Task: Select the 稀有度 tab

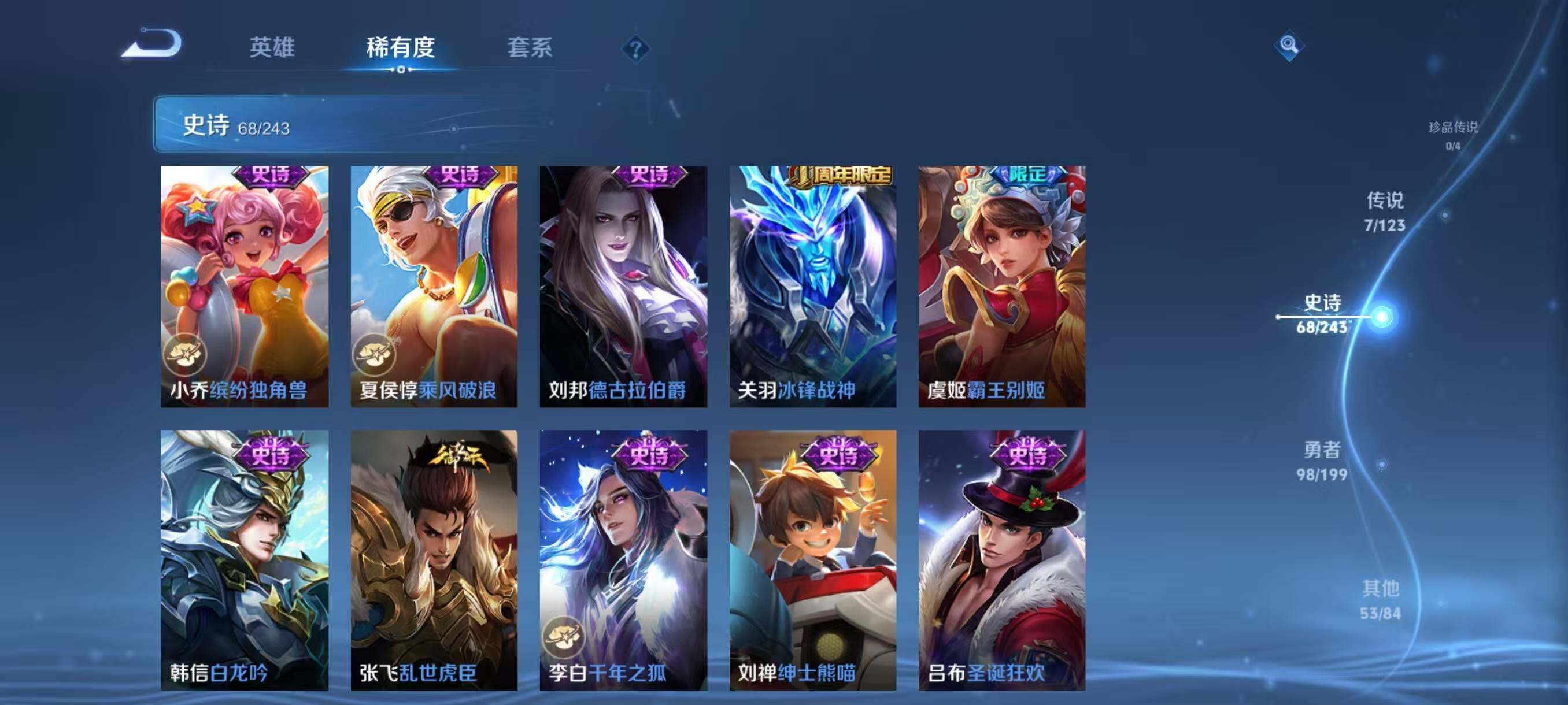Action: tap(401, 47)
